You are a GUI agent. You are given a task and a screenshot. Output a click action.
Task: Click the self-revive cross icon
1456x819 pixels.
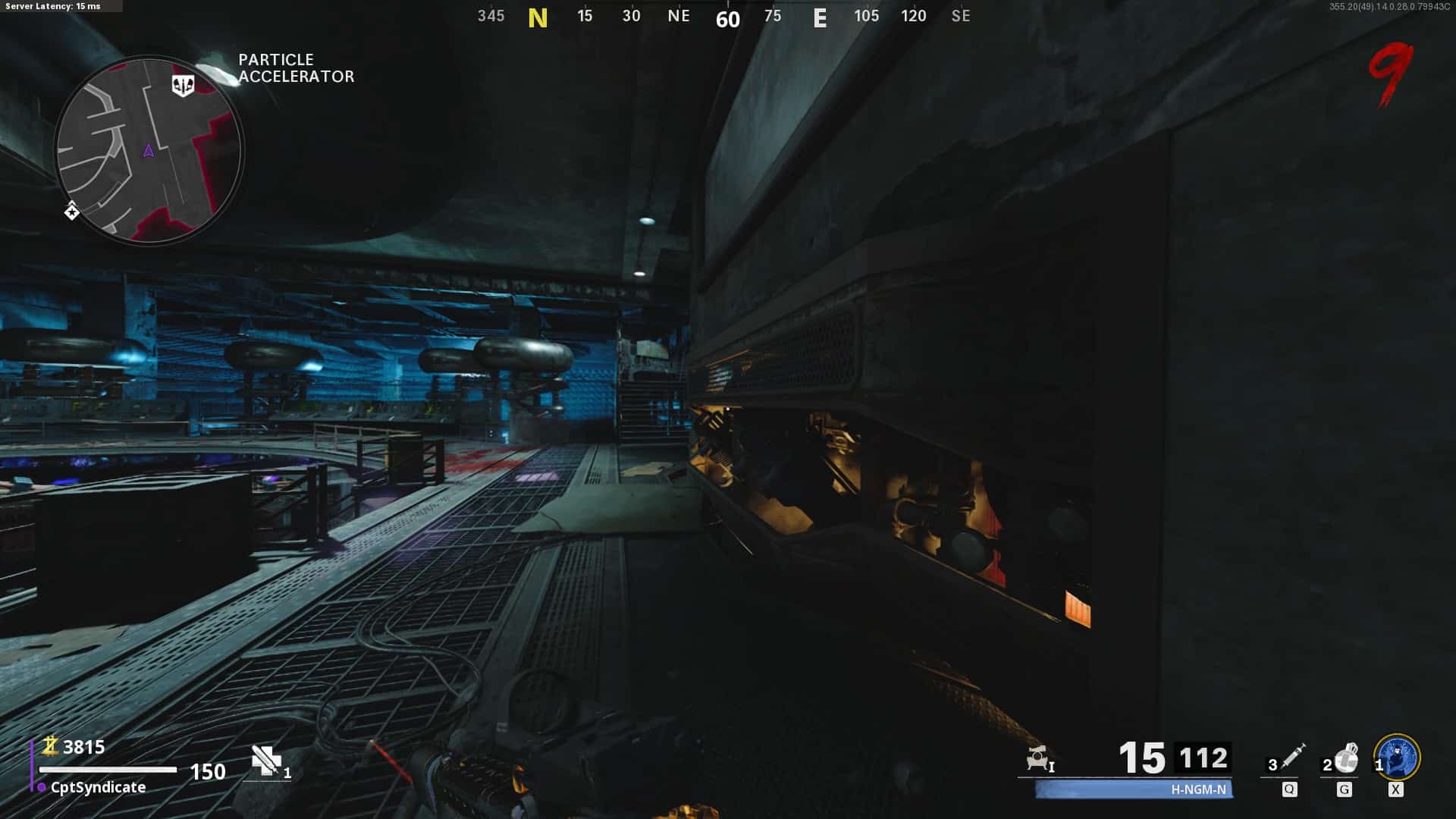[266, 761]
